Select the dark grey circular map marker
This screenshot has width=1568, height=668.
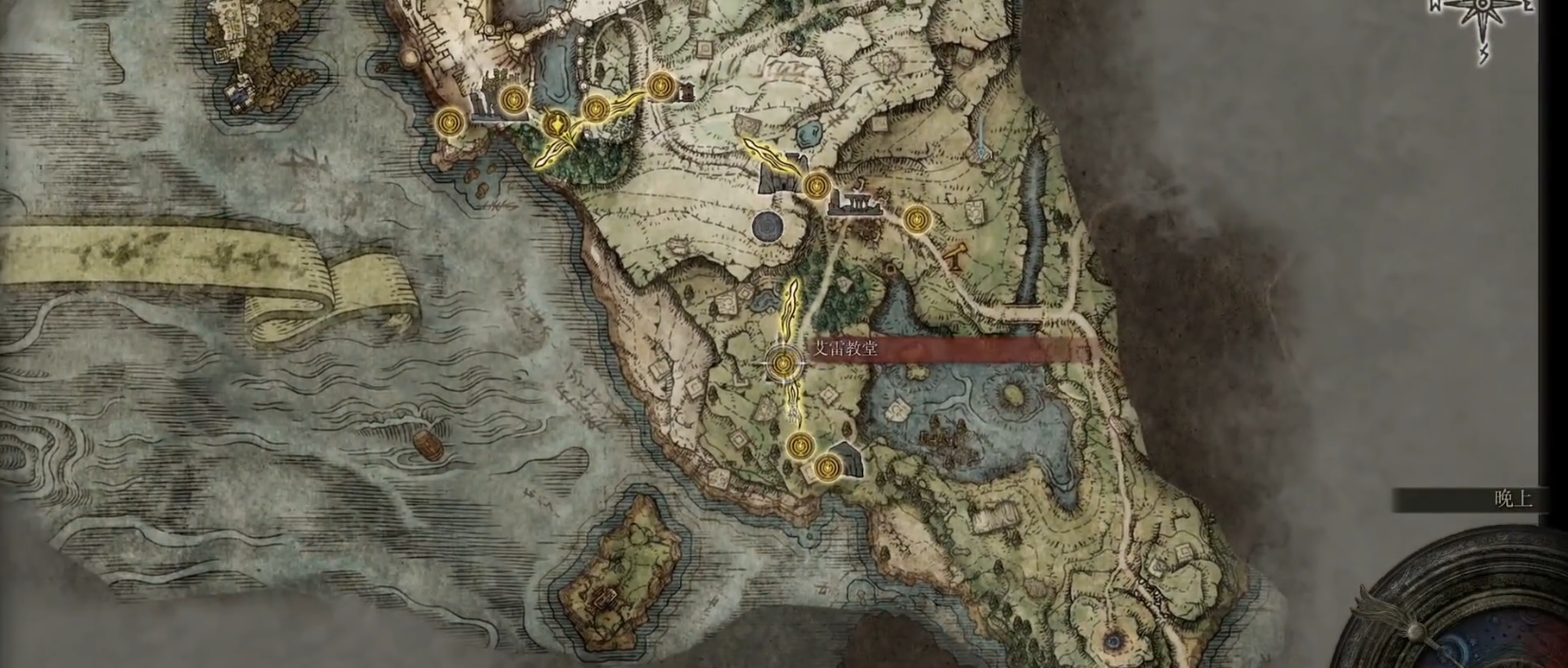point(767,226)
